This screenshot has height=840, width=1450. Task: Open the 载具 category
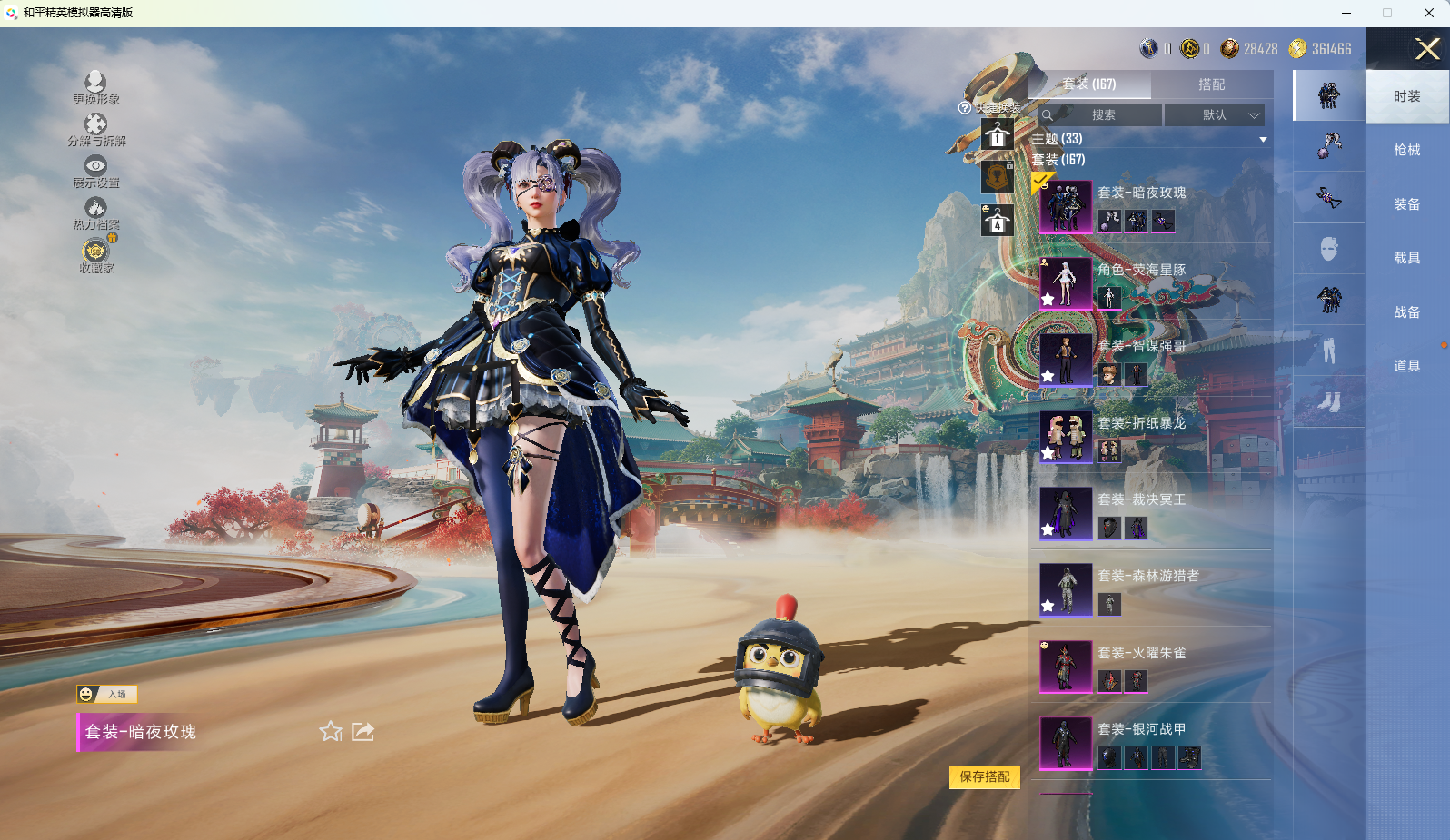pos(1406,258)
